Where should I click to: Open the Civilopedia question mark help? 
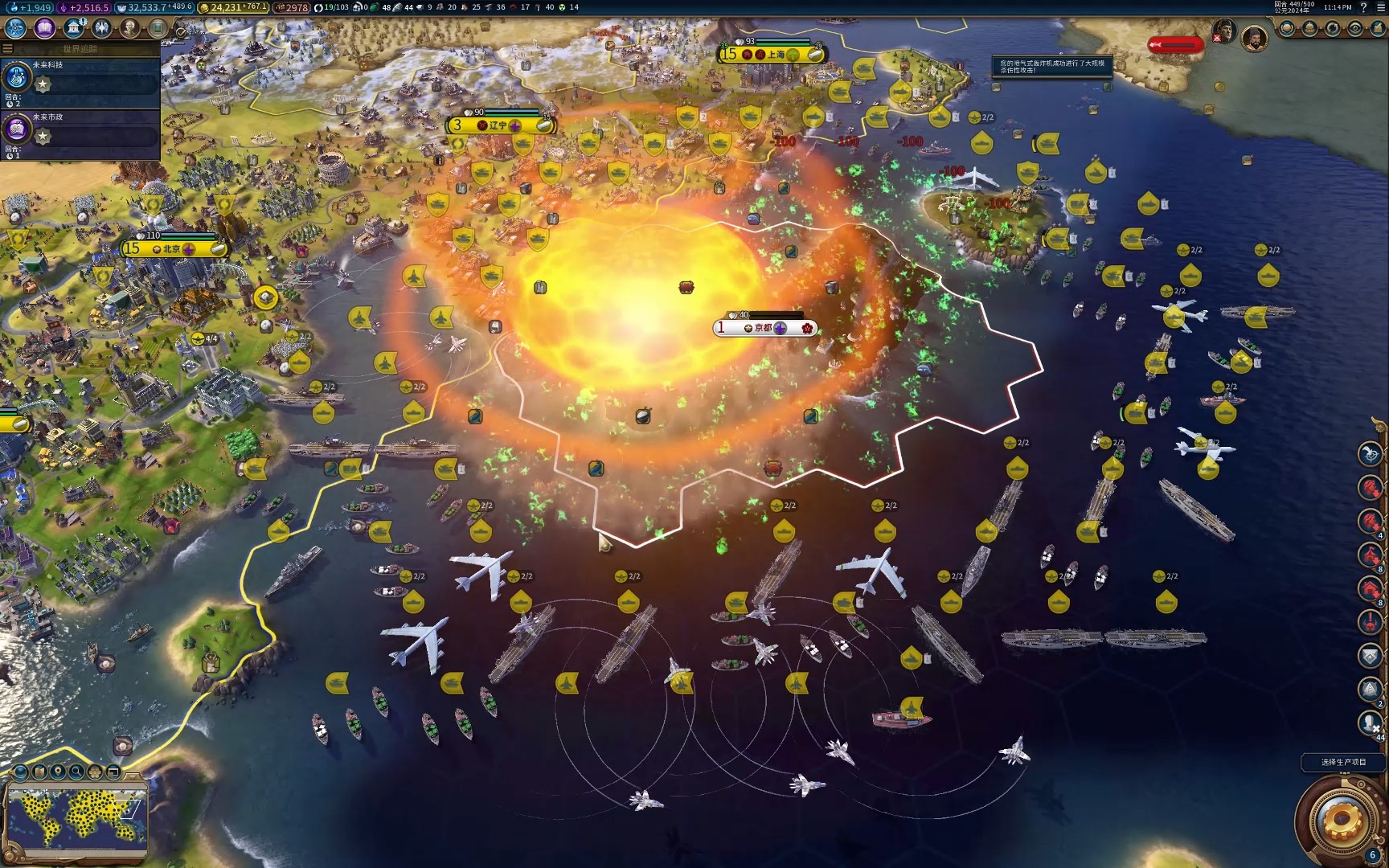pyautogui.click(x=1363, y=7)
